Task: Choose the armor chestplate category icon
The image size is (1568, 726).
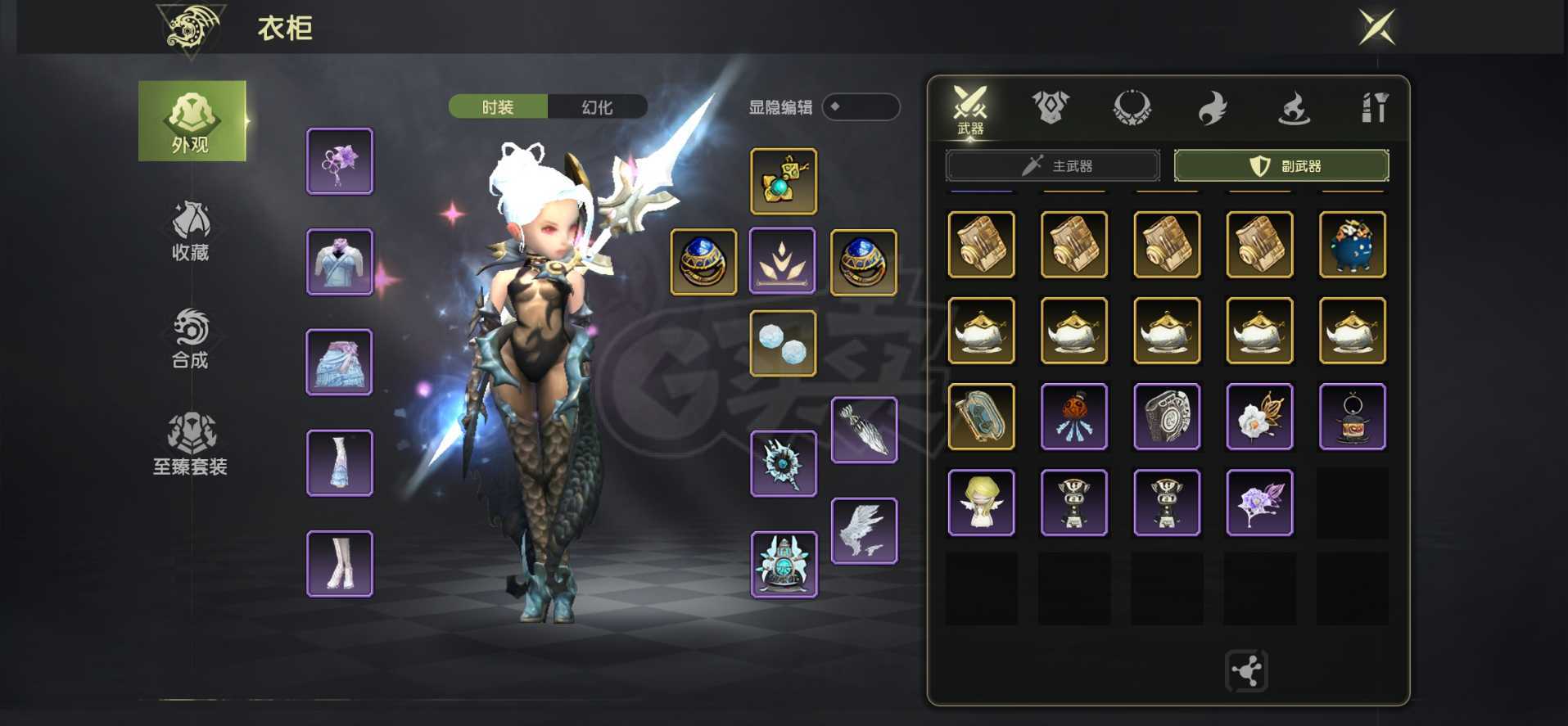Action: [x=1051, y=107]
